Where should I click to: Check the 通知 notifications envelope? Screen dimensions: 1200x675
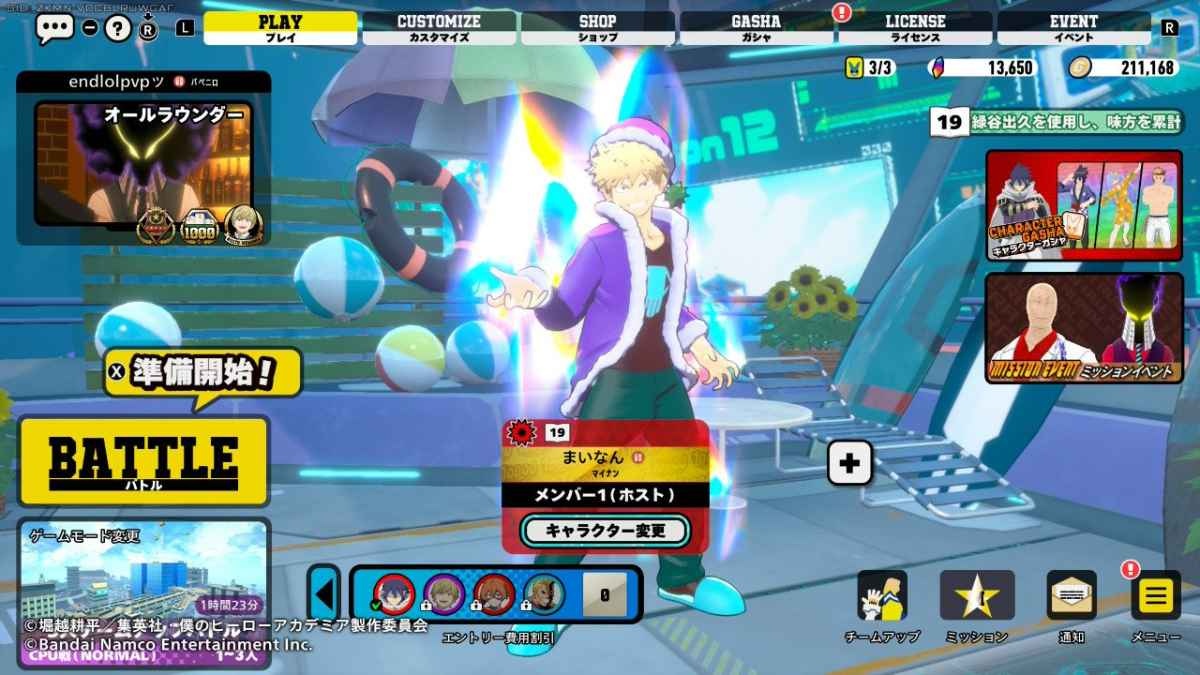point(1071,596)
